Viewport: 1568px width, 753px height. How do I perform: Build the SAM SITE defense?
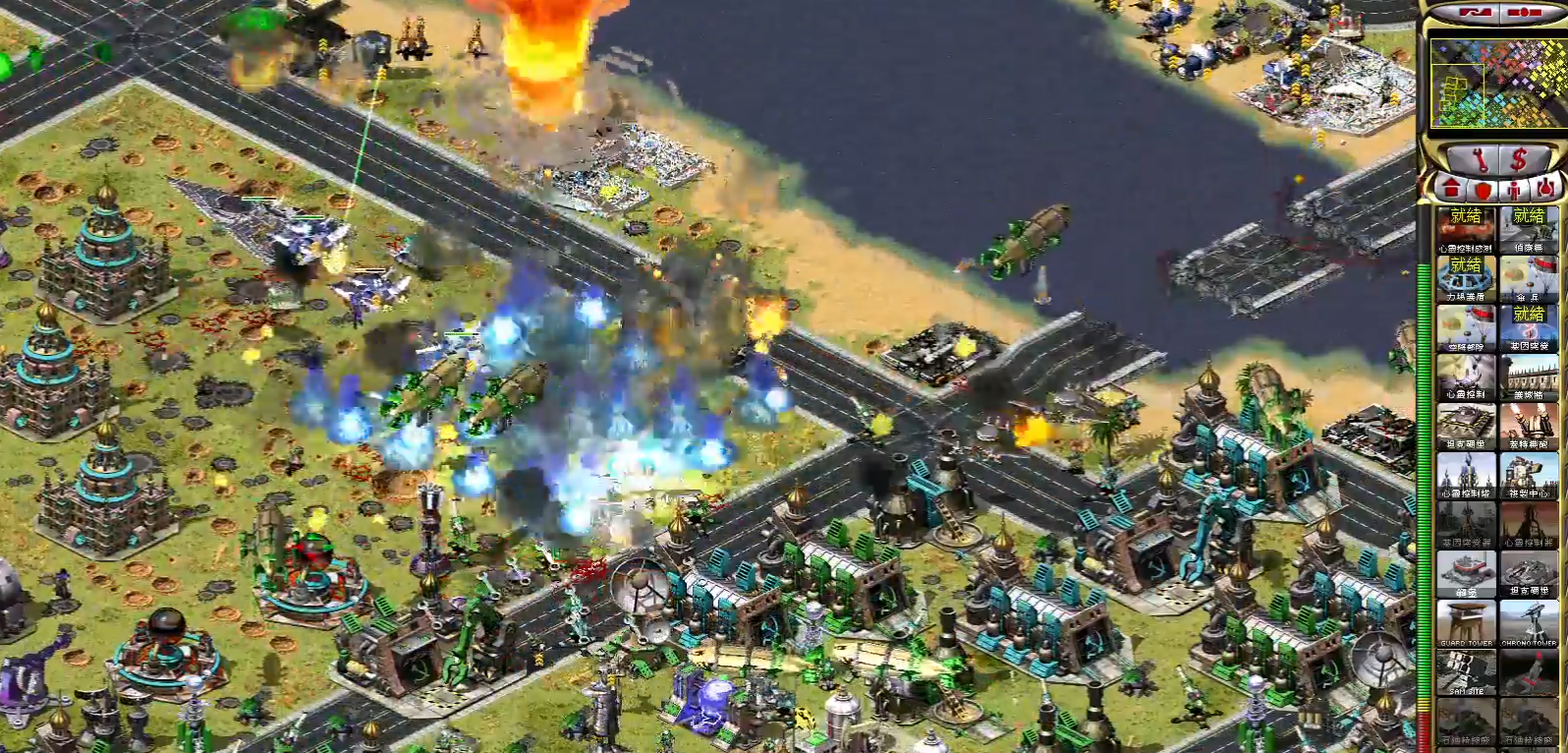pyautogui.click(x=1466, y=671)
